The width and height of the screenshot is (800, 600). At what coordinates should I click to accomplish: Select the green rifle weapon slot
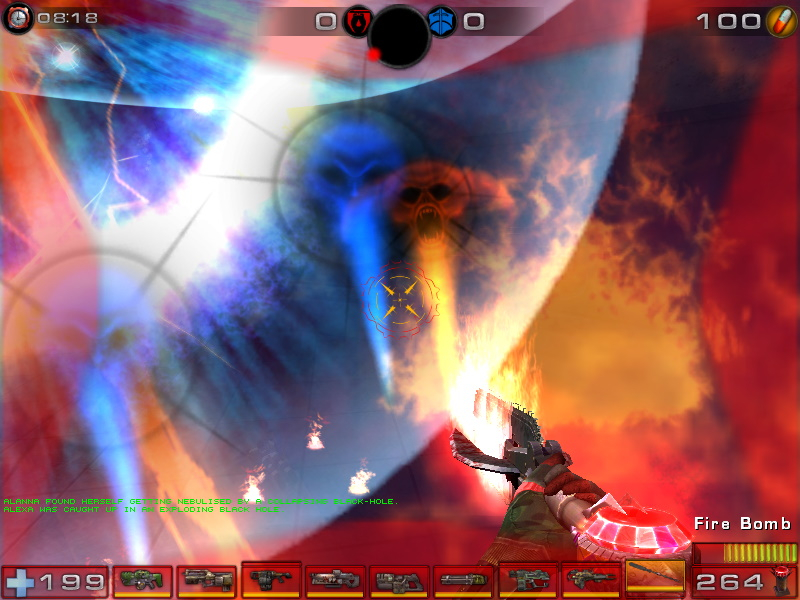pos(142,579)
